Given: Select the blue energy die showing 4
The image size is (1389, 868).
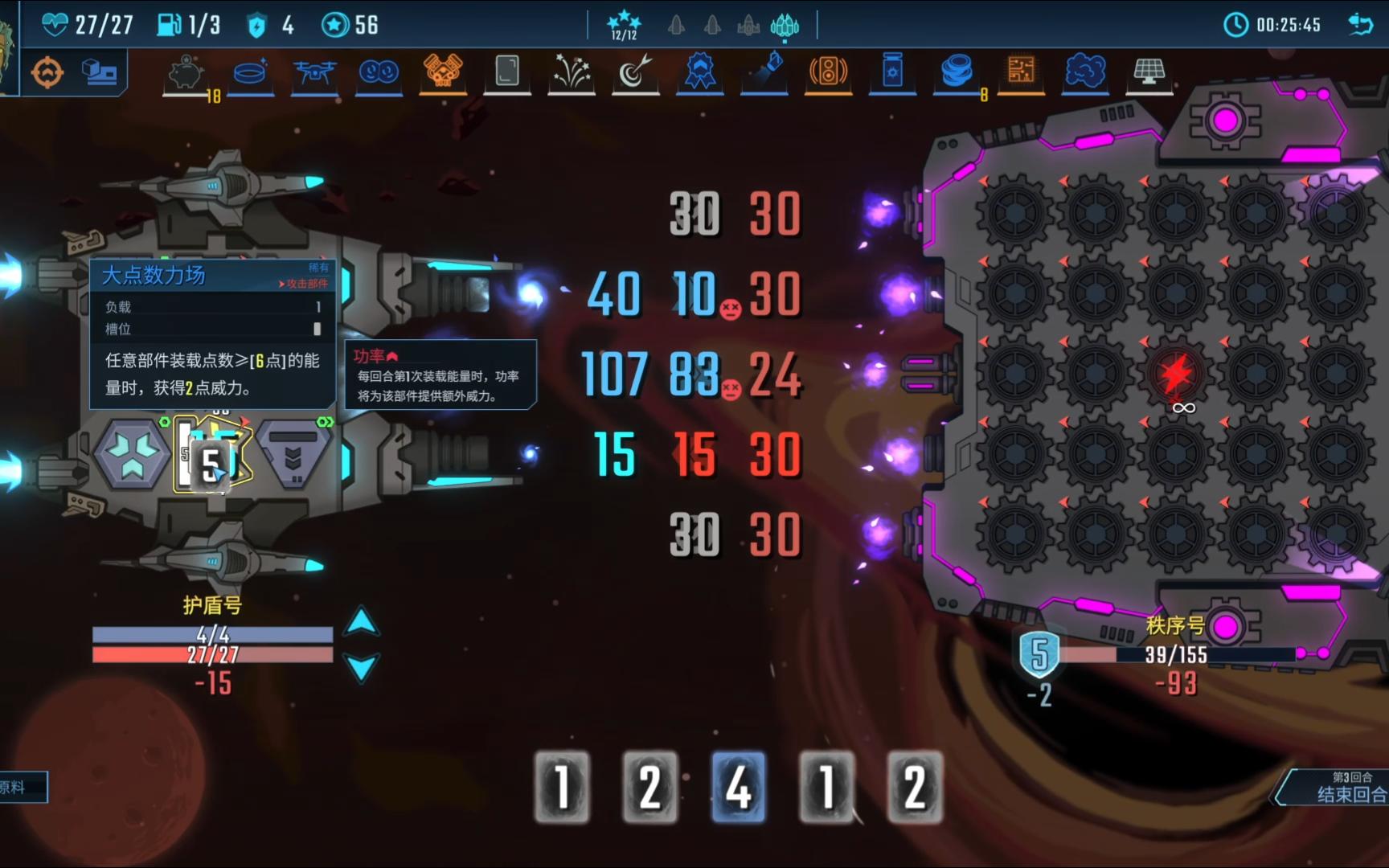Looking at the screenshot, I should (738, 786).
